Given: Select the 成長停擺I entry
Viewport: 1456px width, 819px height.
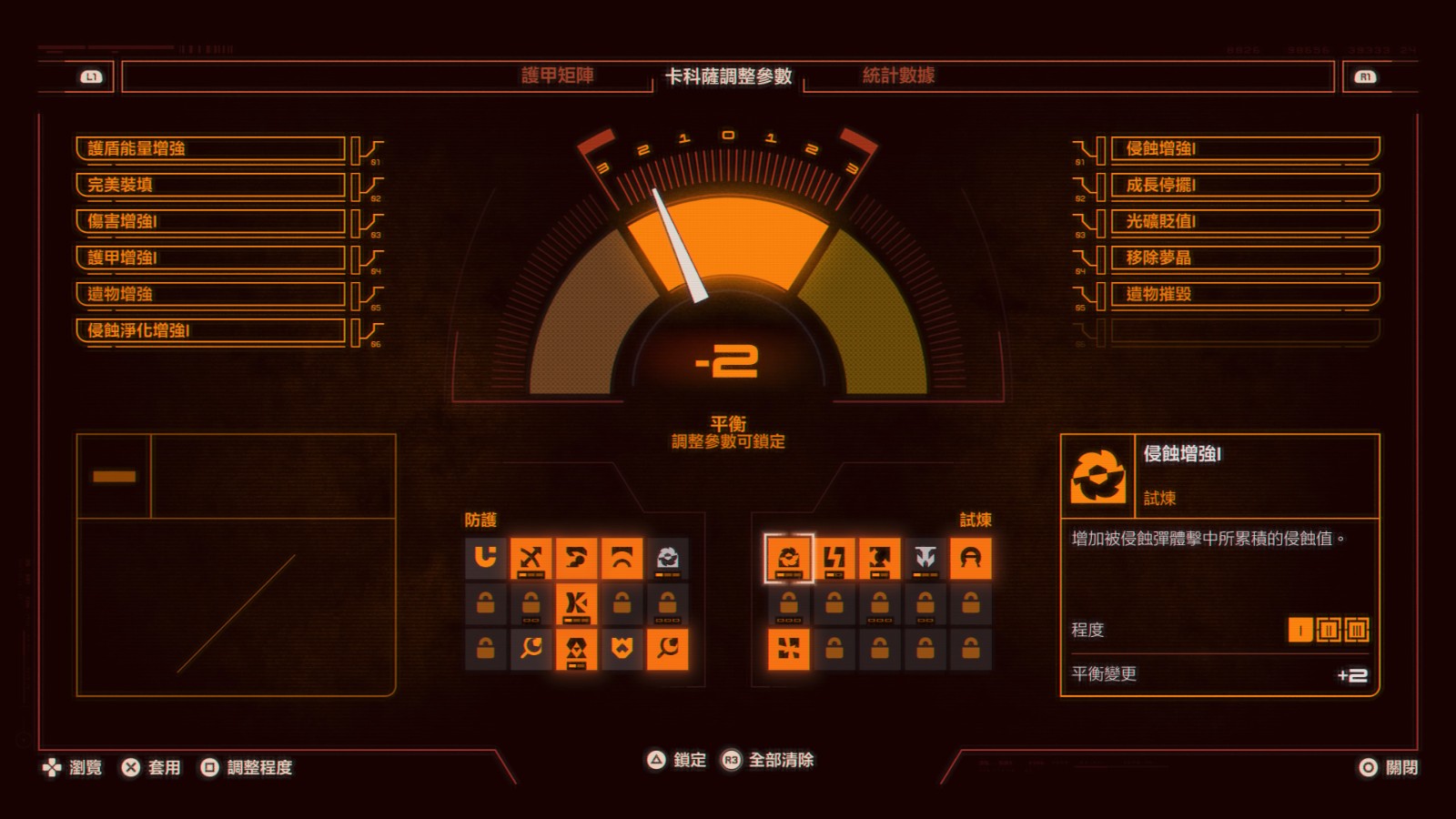Looking at the screenshot, I should pos(1244,185).
